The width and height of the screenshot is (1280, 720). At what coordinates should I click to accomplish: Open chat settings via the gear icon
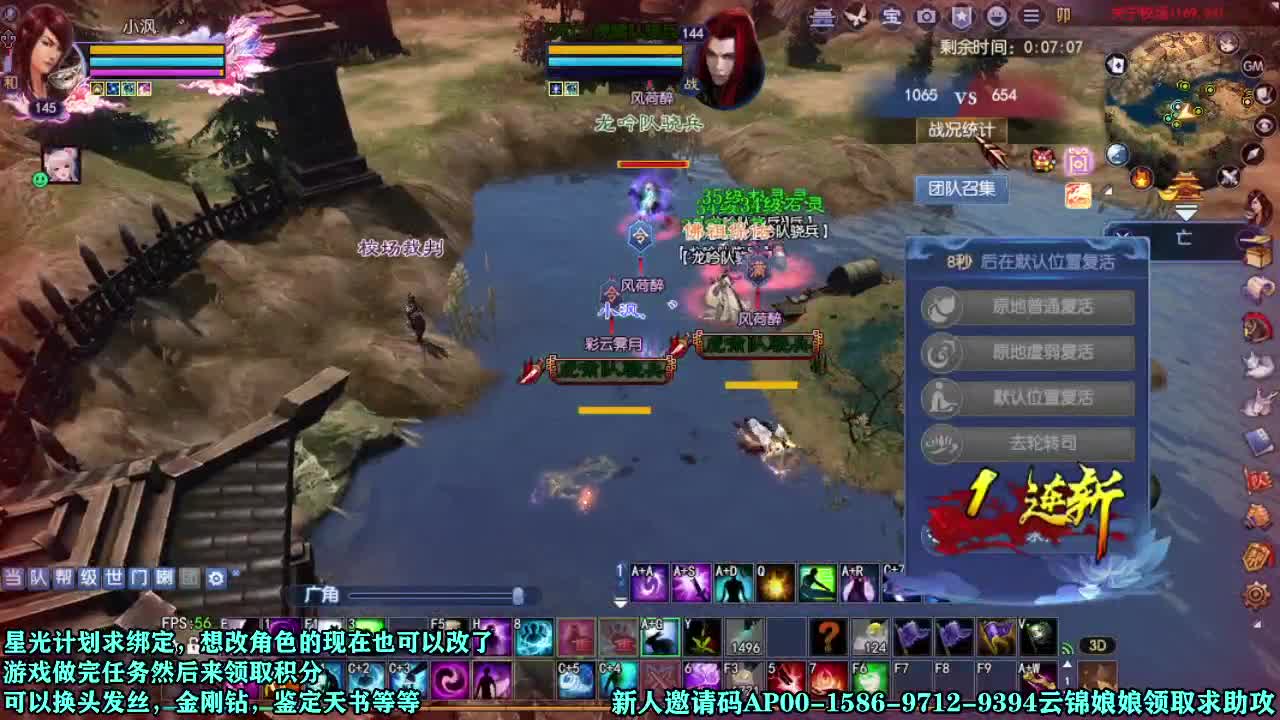pos(215,577)
